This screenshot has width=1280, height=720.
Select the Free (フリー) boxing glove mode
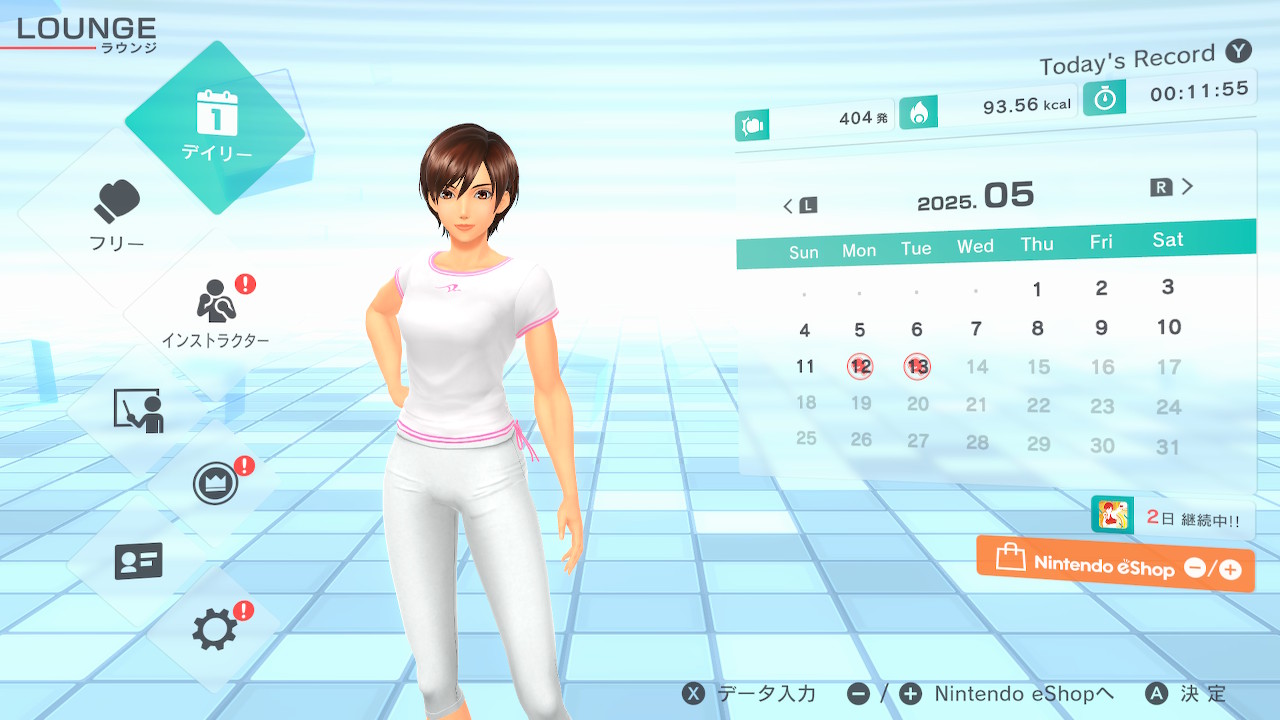pos(117,215)
